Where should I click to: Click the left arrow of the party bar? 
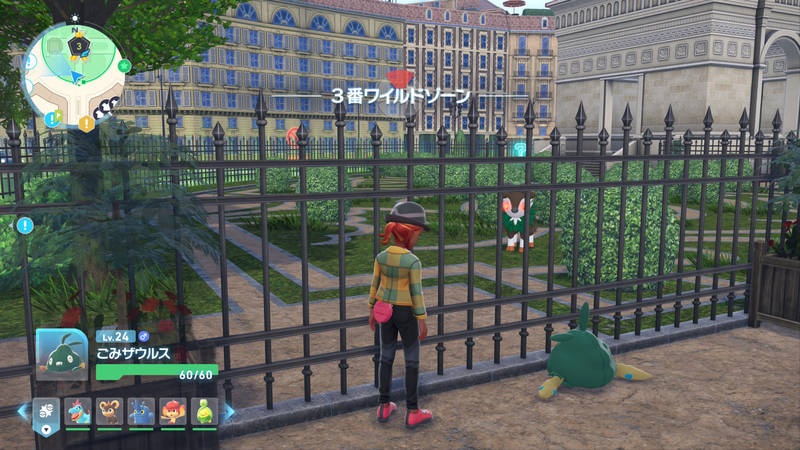(23, 411)
